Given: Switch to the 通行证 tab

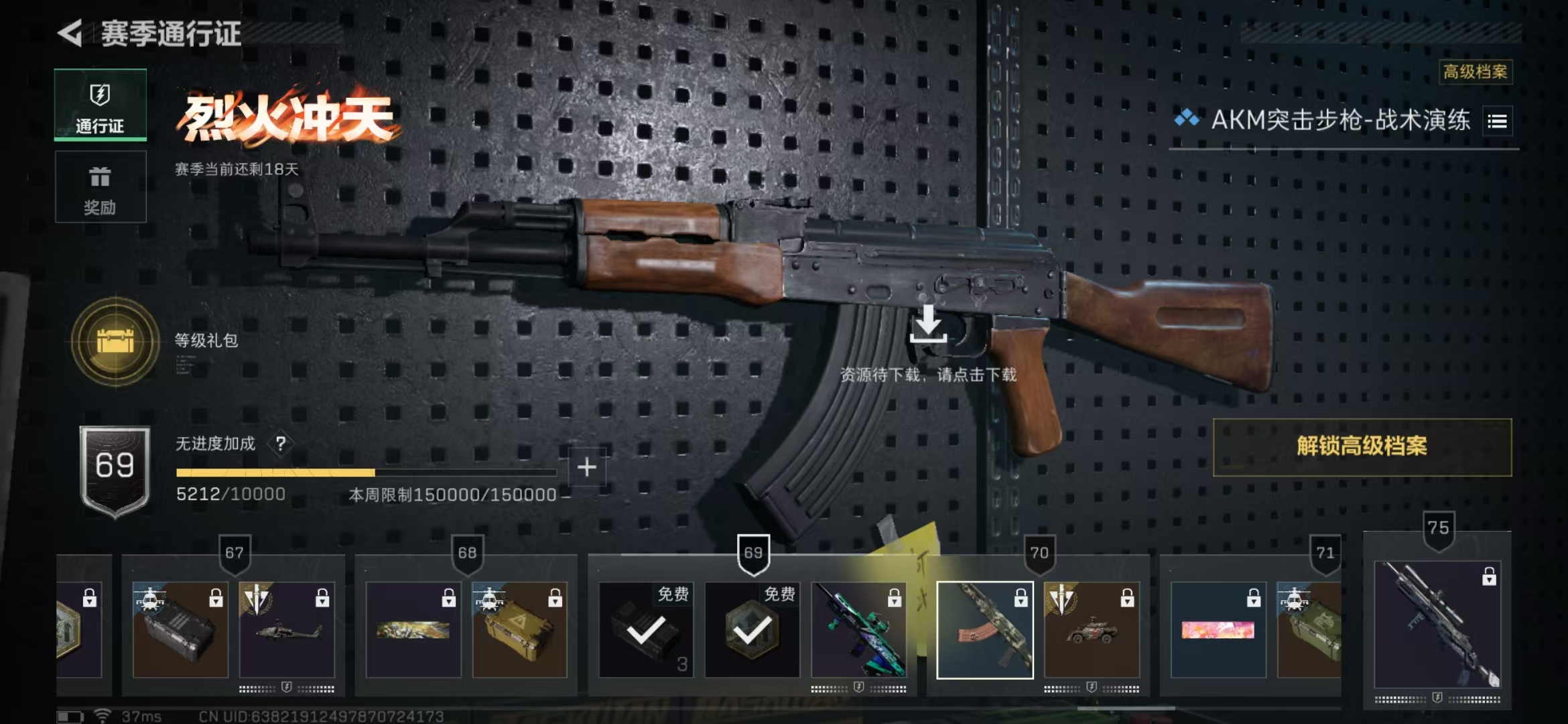Looking at the screenshot, I should tap(100, 105).
